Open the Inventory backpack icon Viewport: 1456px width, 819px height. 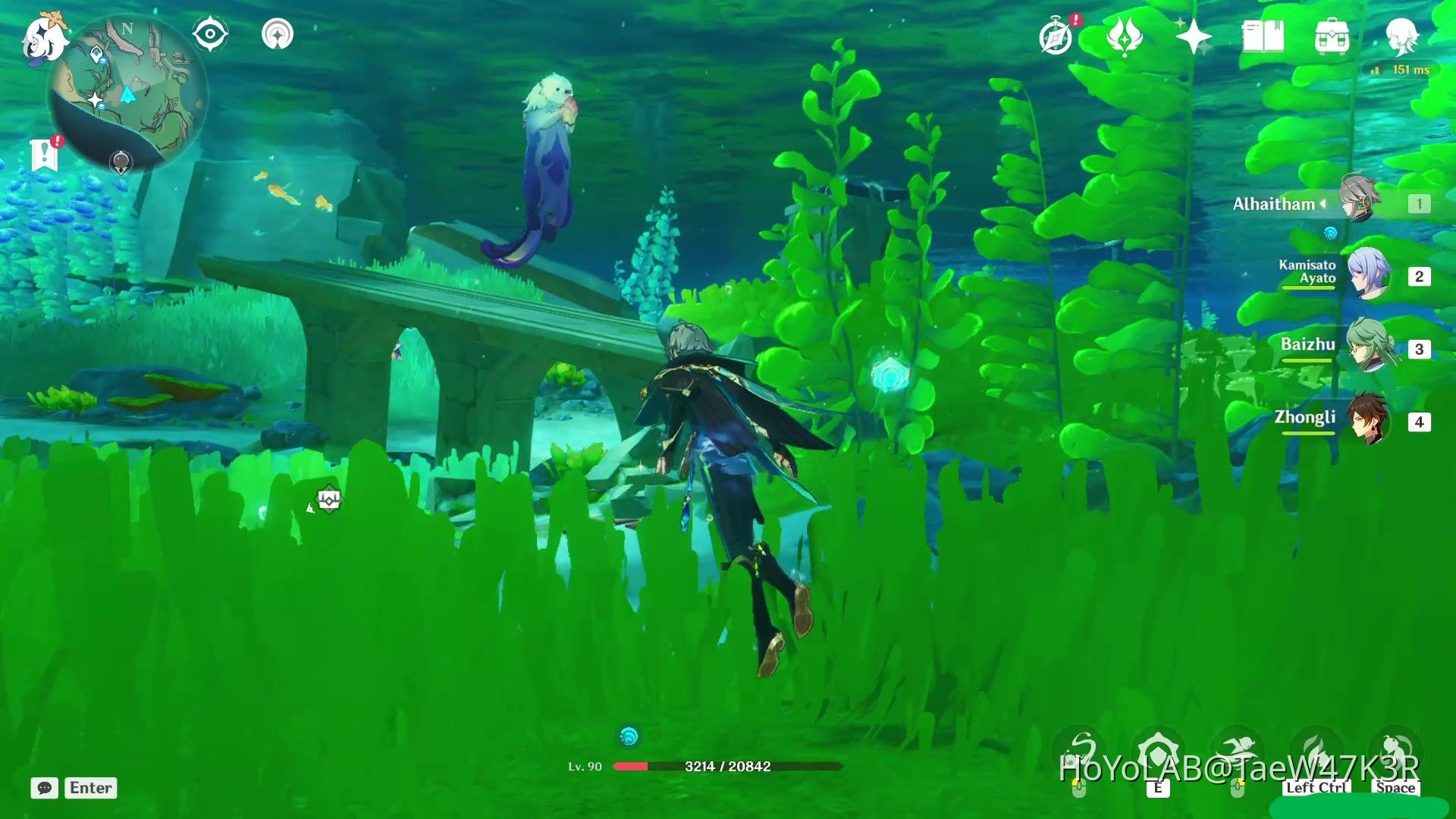pyautogui.click(x=1331, y=36)
